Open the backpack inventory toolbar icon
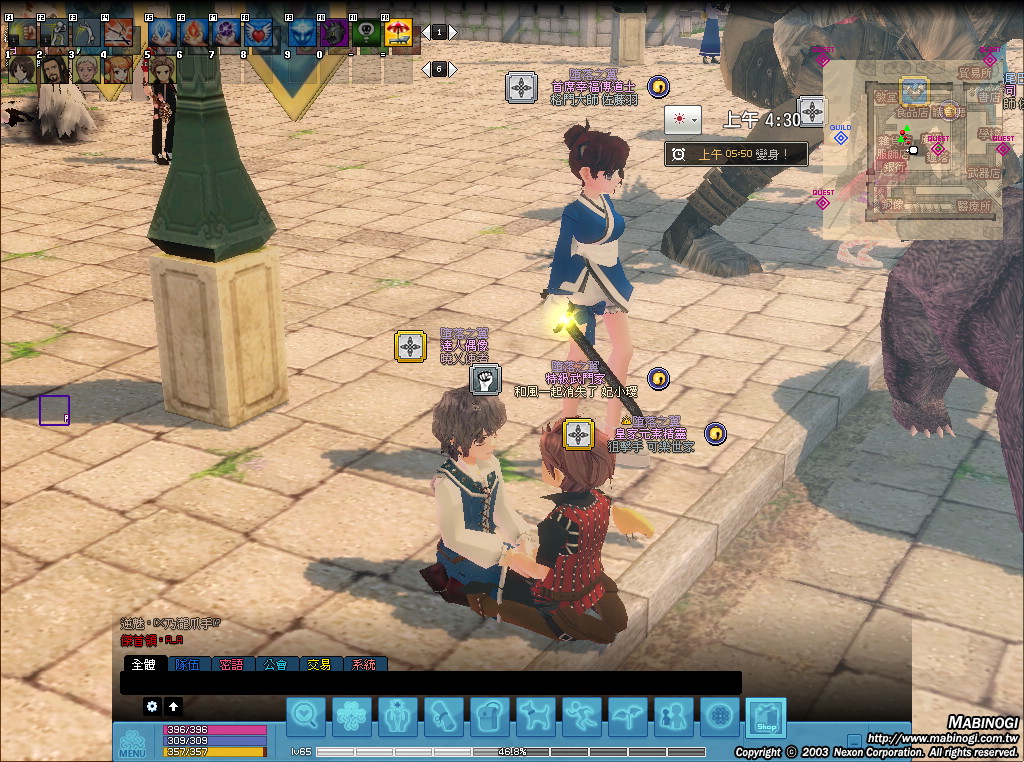Image resolution: width=1024 pixels, height=762 pixels. click(489, 717)
